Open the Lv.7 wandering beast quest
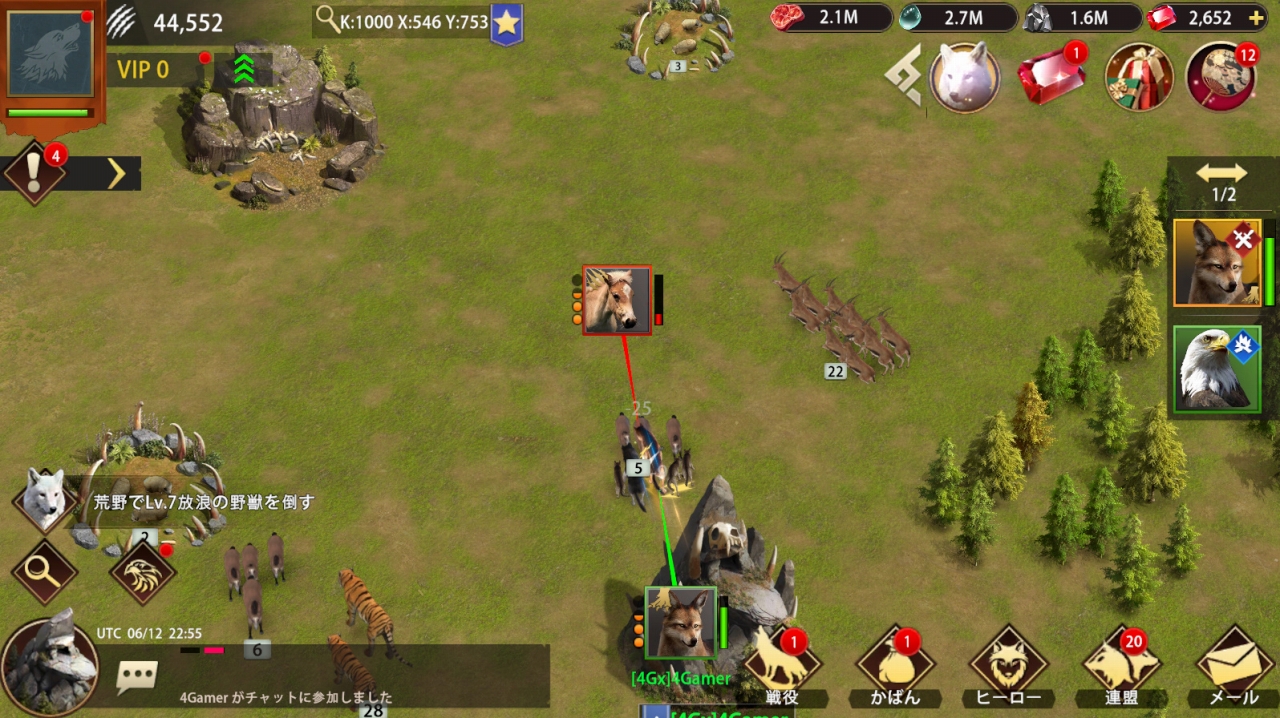Image resolution: width=1280 pixels, height=718 pixels. 200,502
